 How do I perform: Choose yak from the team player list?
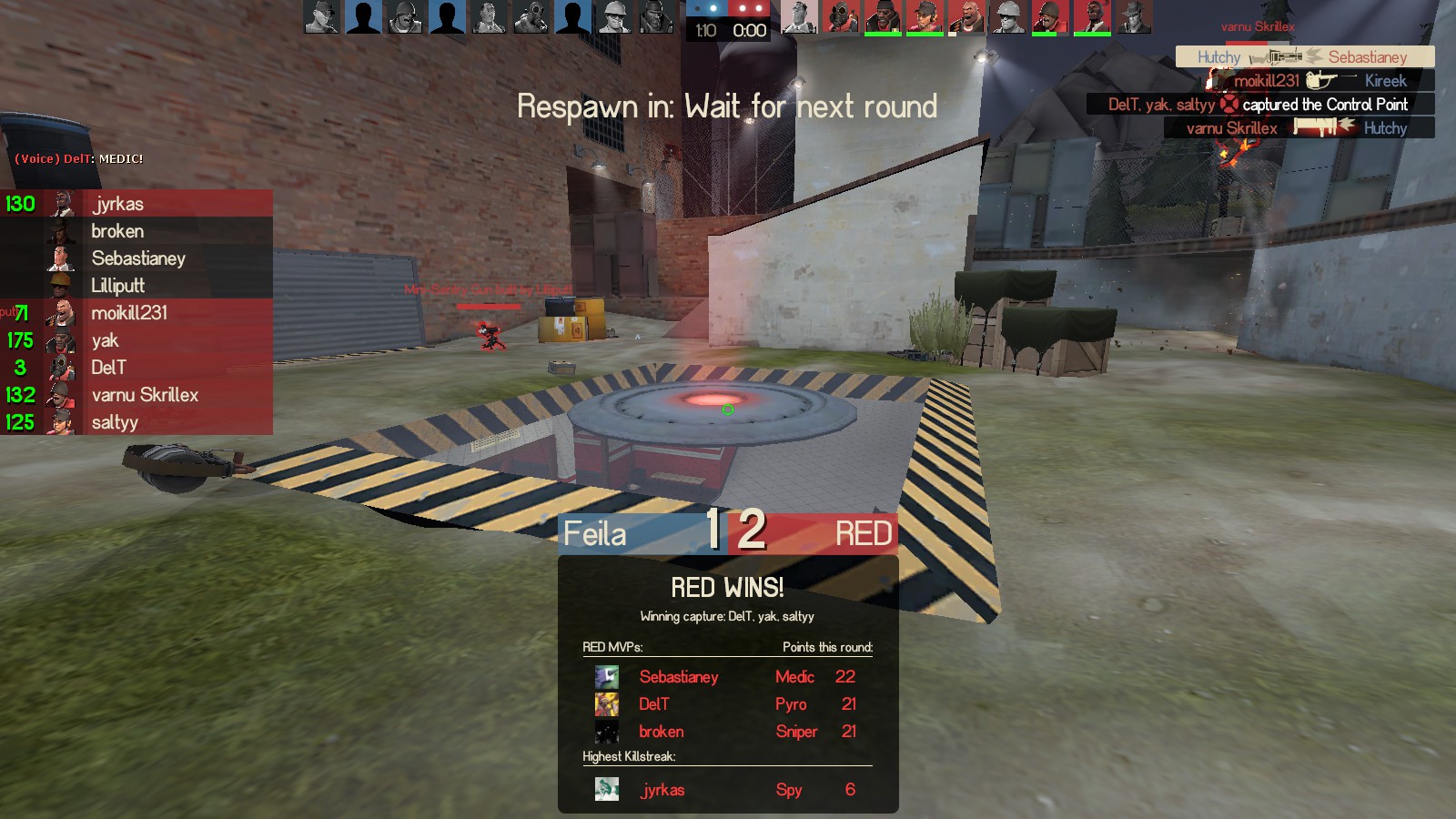pos(105,340)
